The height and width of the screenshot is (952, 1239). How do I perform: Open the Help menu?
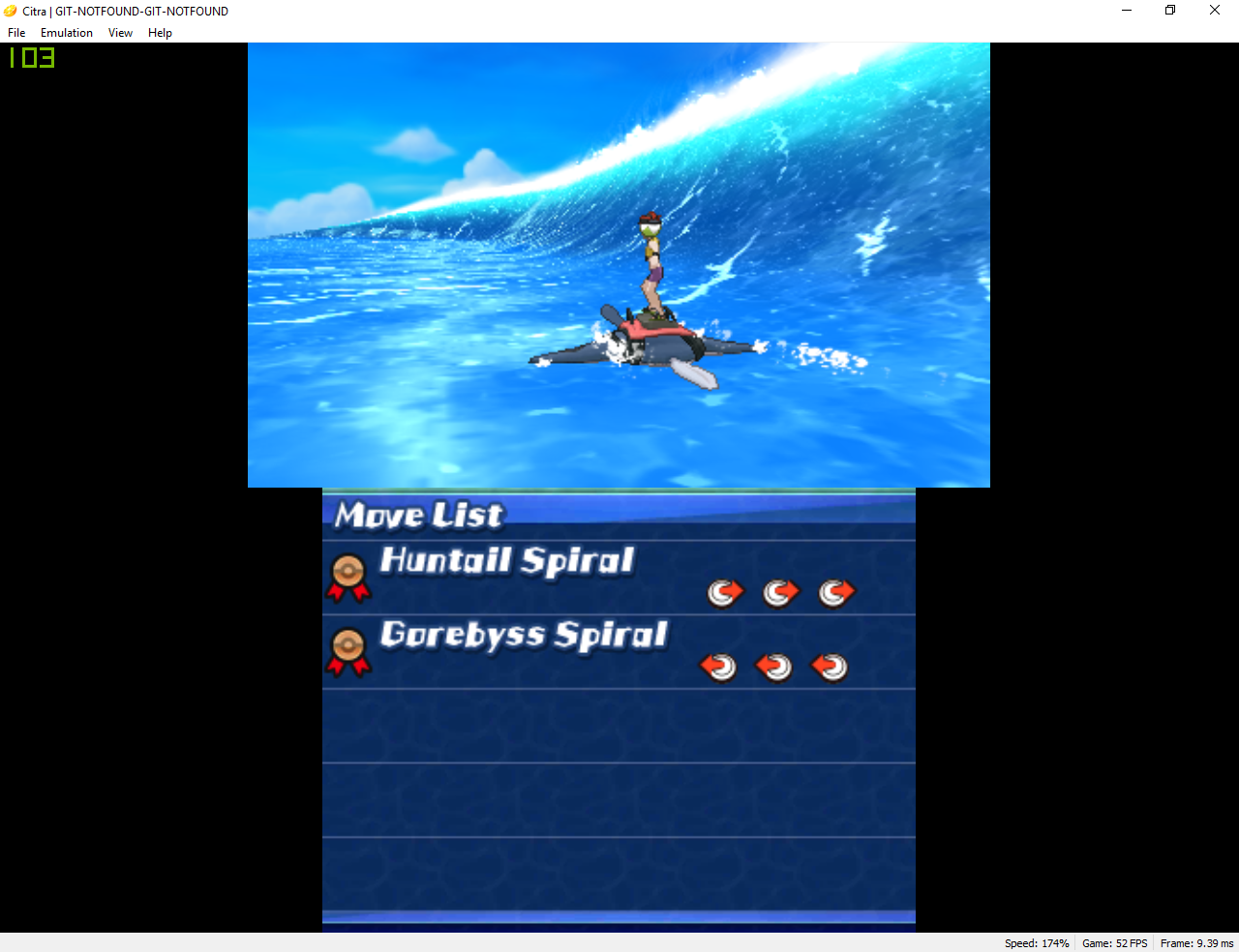coord(160,33)
